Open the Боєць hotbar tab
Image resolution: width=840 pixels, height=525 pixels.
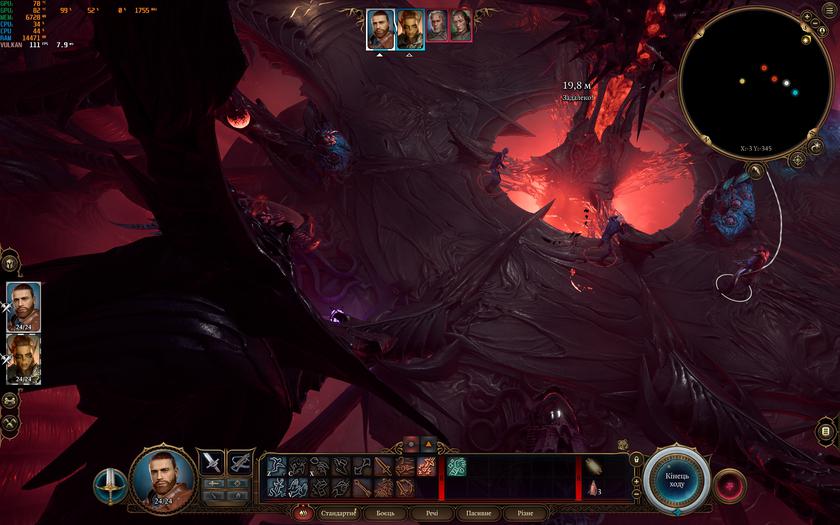[x=384, y=513]
